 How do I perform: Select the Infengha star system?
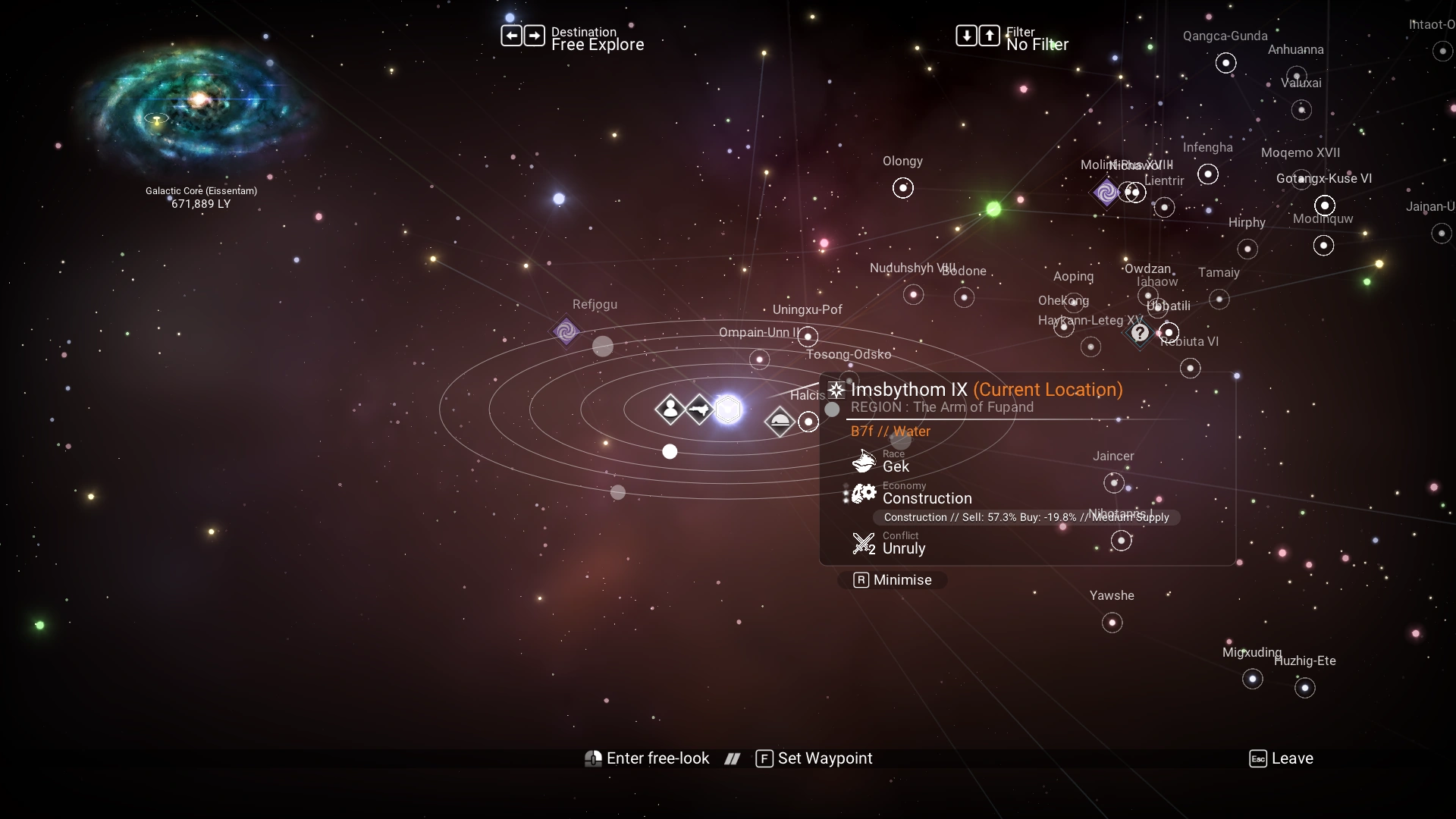tap(1207, 174)
